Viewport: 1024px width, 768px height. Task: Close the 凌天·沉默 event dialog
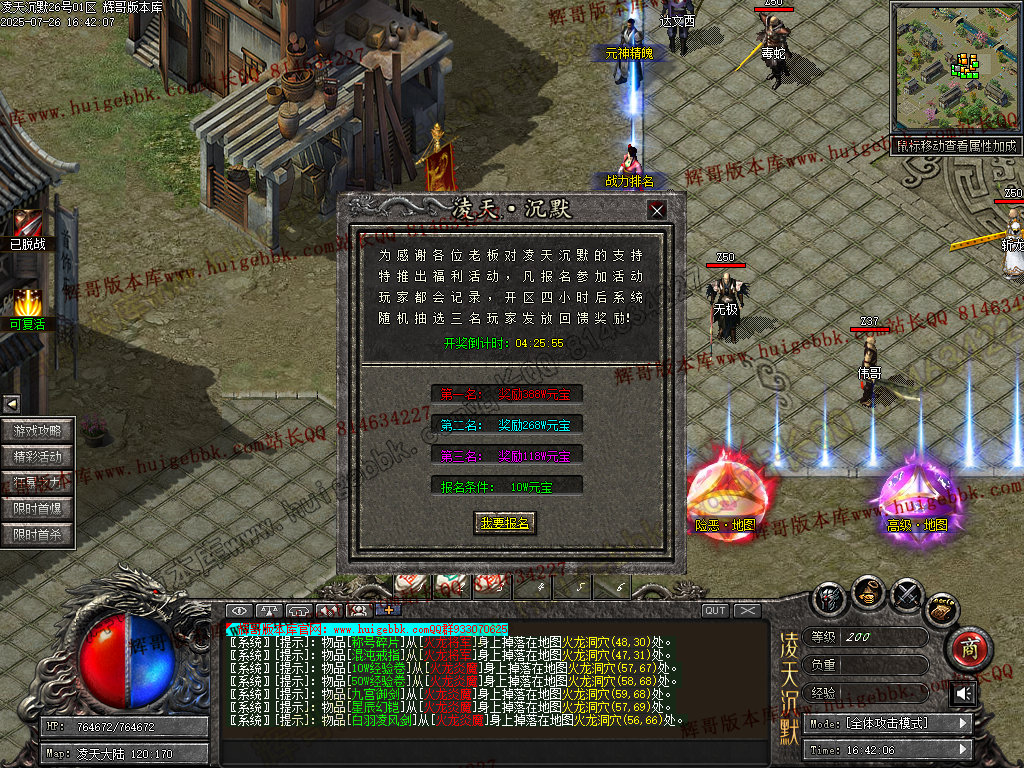656,210
